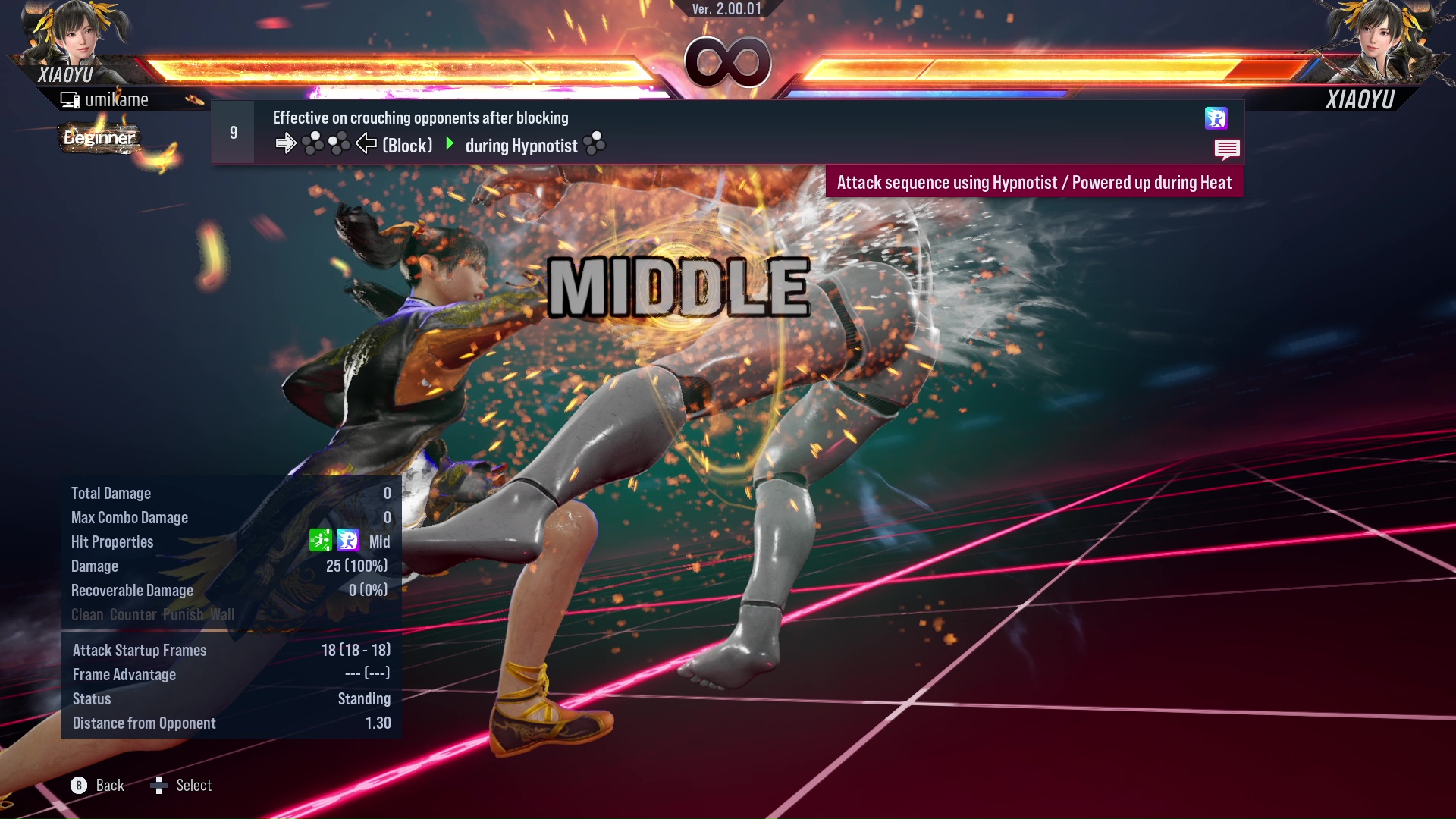The width and height of the screenshot is (1456, 819).
Task: Click the back arrow input before (Block)
Action: (x=366, y=142)
